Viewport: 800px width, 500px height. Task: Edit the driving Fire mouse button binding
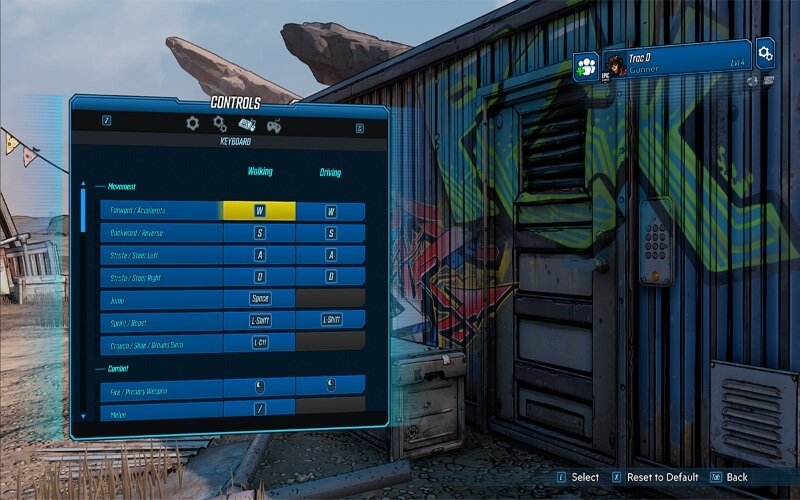(x=331, y=385)
